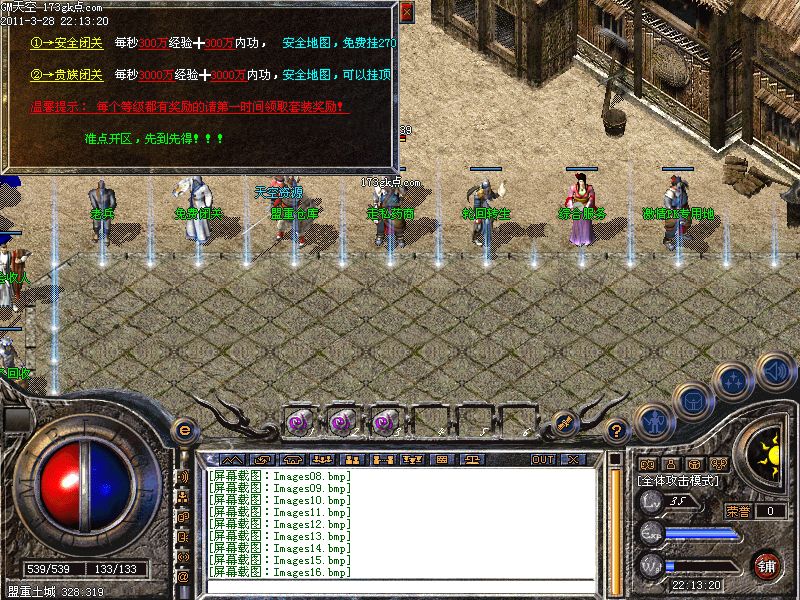
Task: Close the announcement dialog with the red X
Action: coord(405,12)
